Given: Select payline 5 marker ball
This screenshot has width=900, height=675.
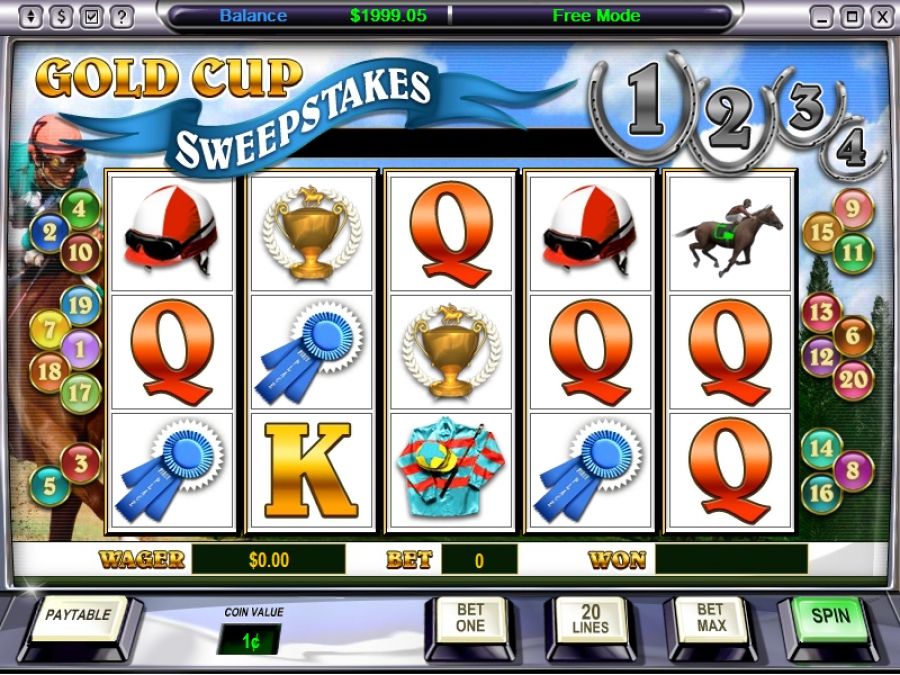Looking at the screenshot, I should tap(48, 486).
